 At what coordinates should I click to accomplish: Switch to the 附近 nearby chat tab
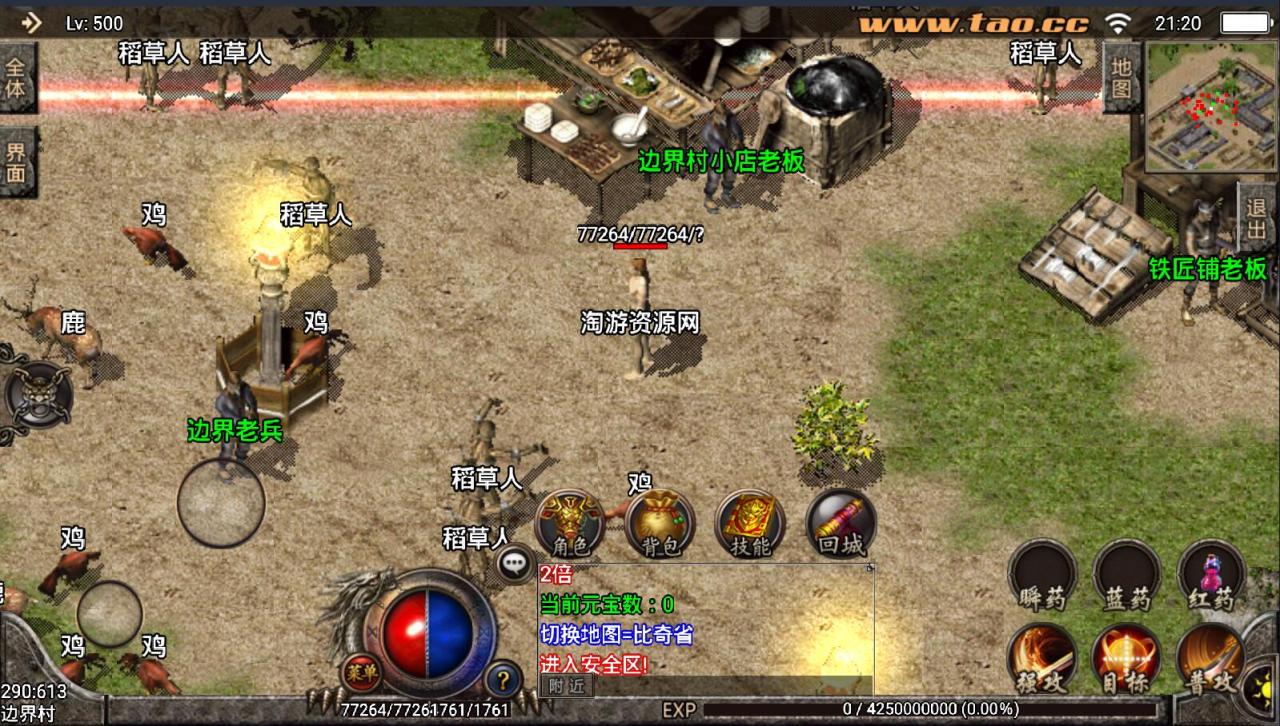[566, 686]
